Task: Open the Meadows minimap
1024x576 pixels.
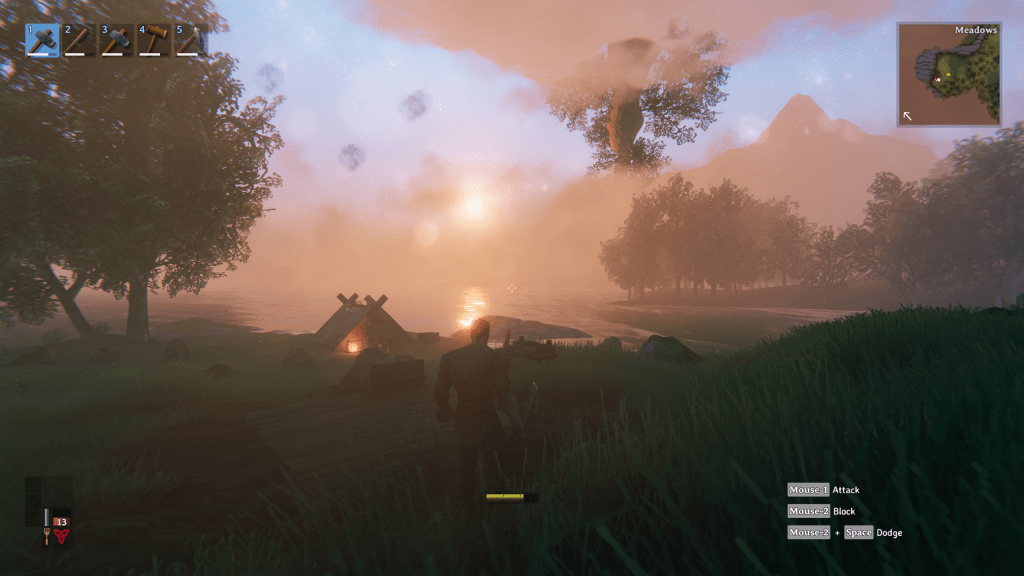Action: pyautogui.click(x=949, y=74)
